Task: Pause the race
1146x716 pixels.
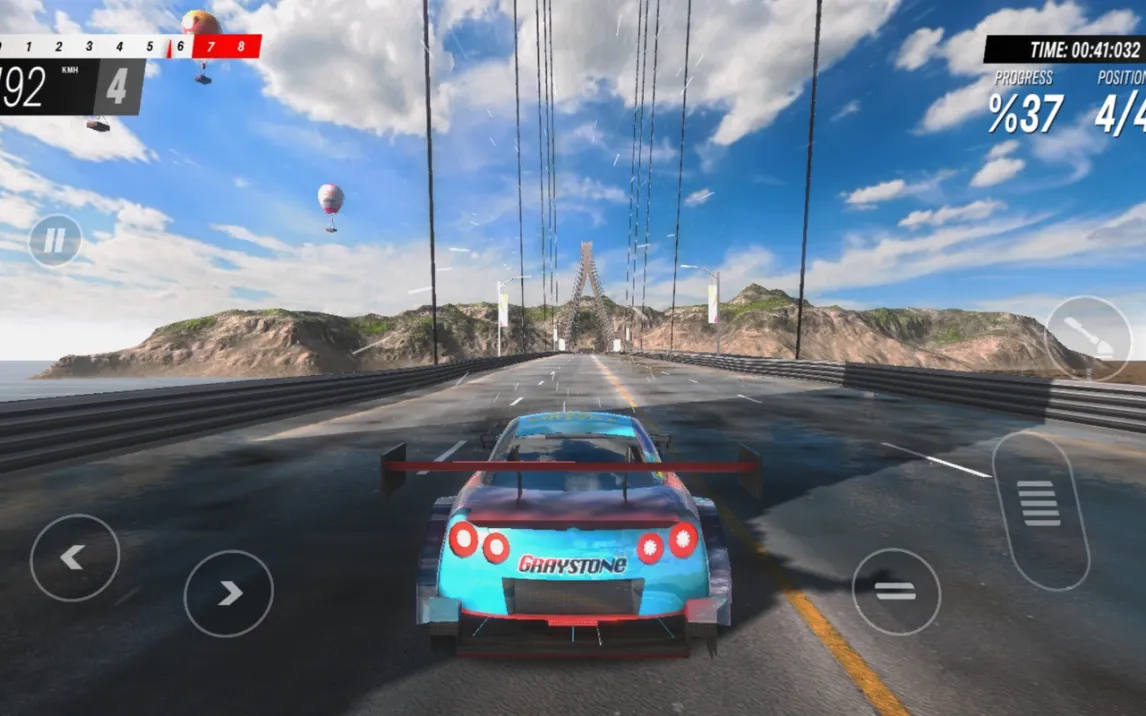Action: point(54,241)
